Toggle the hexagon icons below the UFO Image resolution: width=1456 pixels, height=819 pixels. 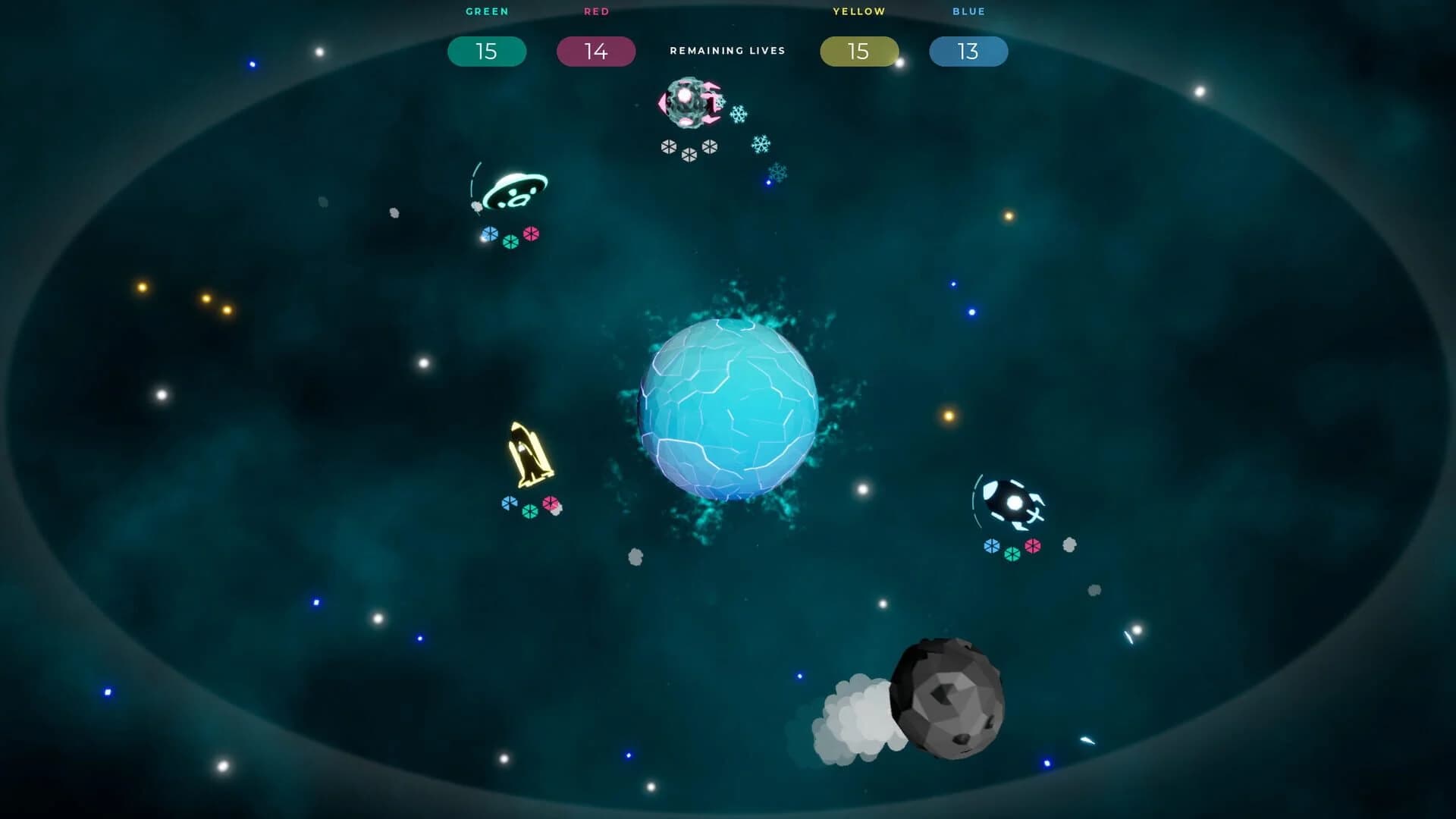(510, 237)
